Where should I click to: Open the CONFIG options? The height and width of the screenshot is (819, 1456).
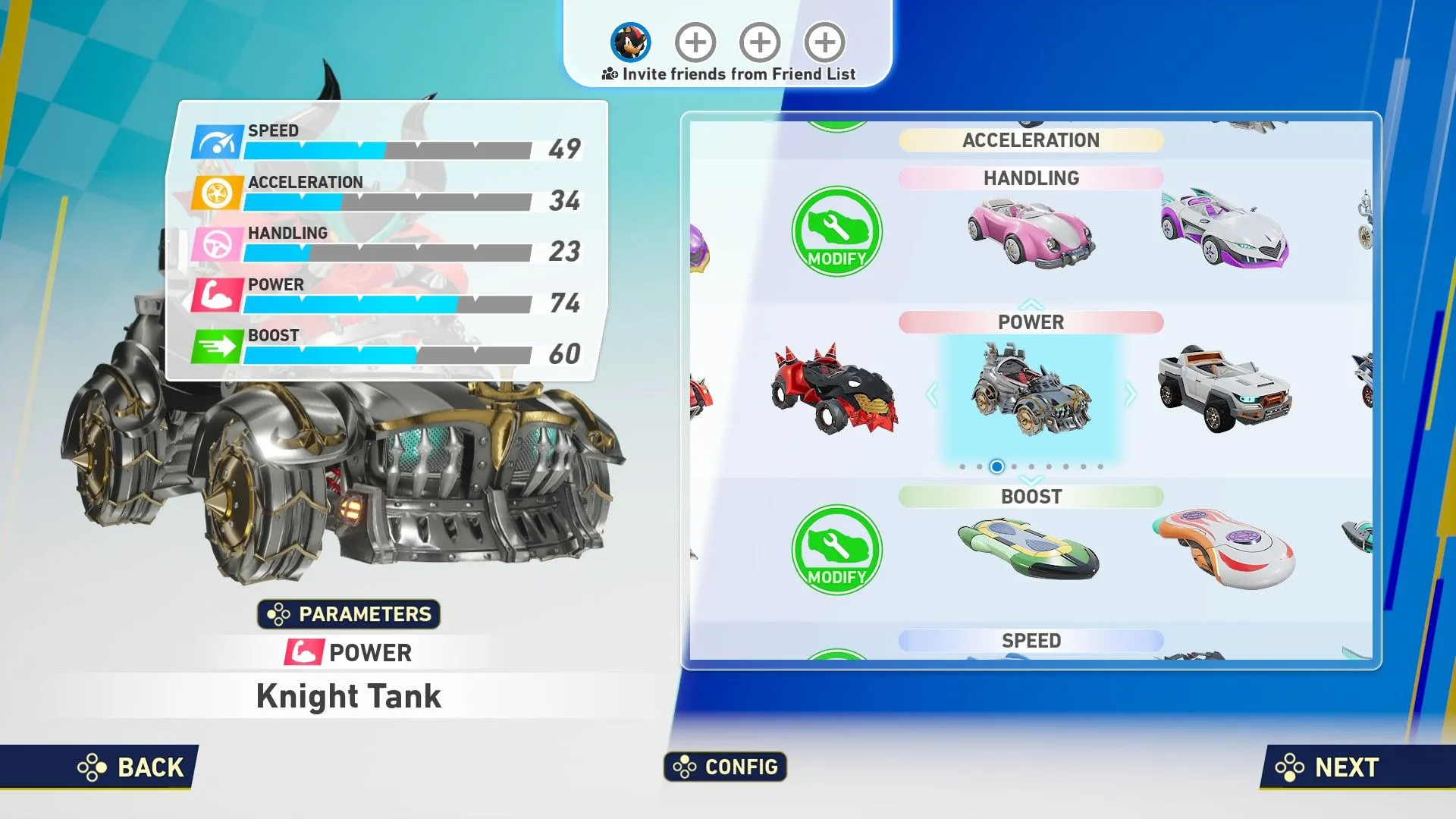coord(726,767)
